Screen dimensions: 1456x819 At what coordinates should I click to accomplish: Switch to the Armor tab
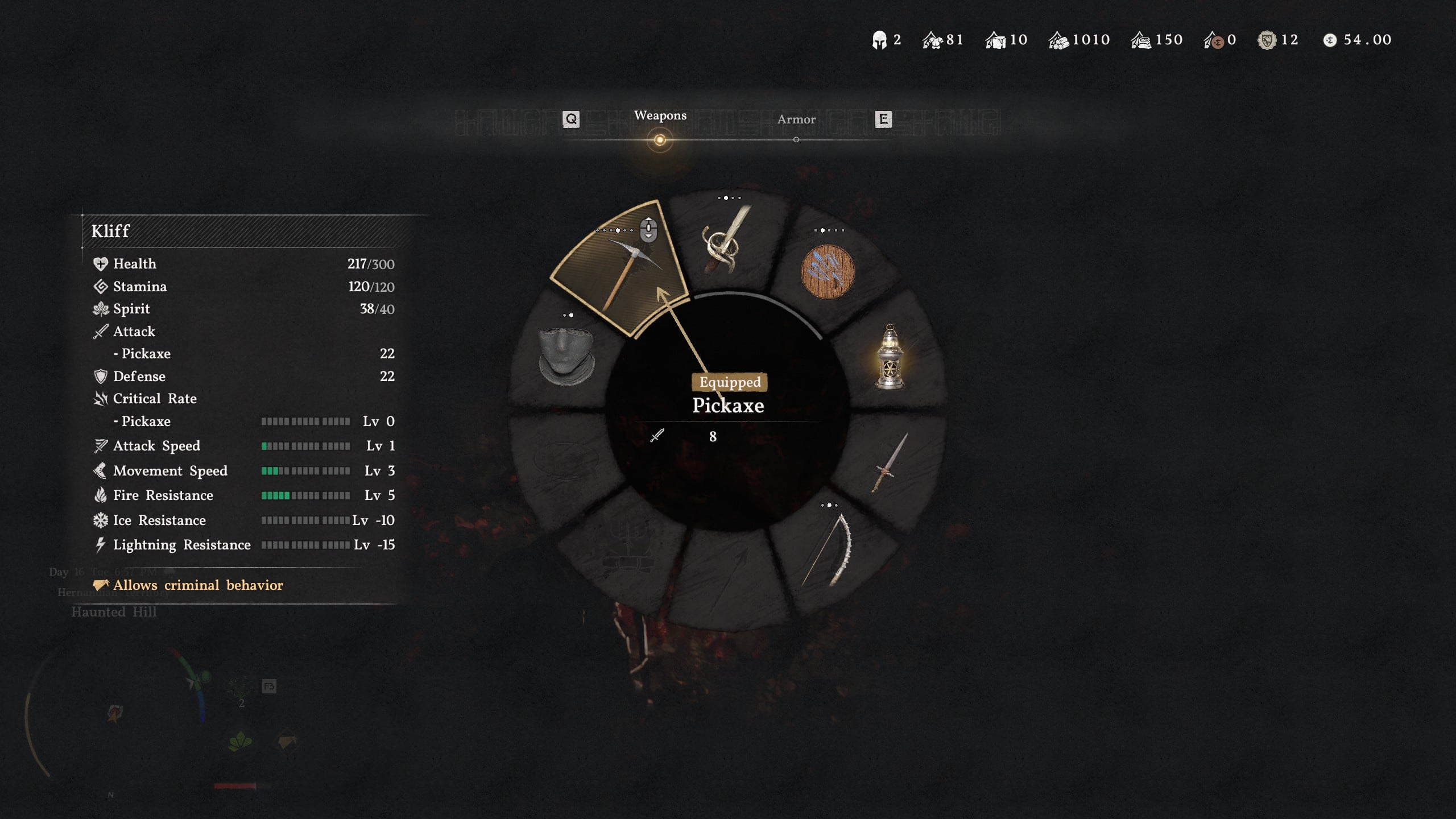[796, 119]
